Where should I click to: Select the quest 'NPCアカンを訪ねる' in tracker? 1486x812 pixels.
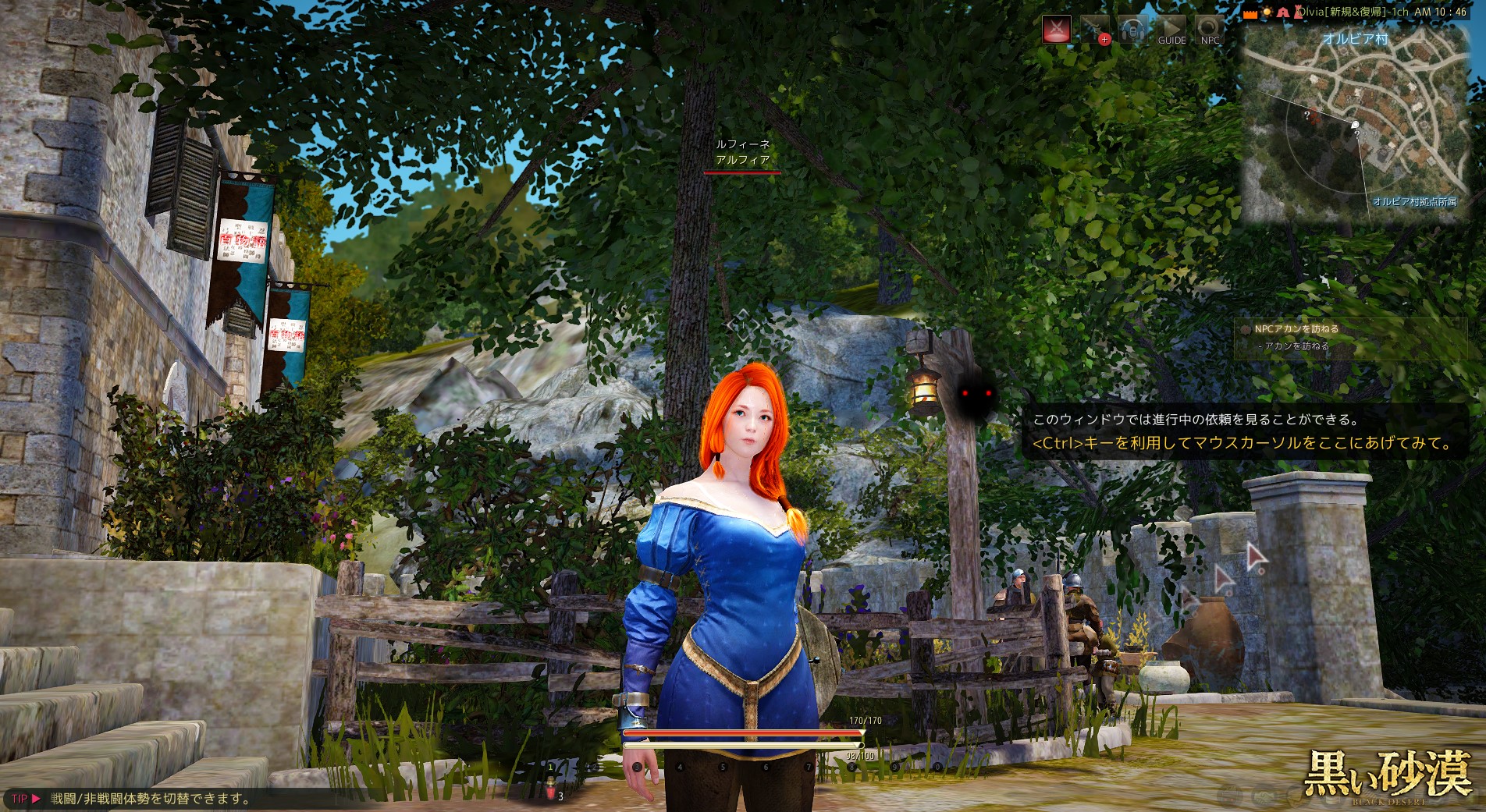1296,329
